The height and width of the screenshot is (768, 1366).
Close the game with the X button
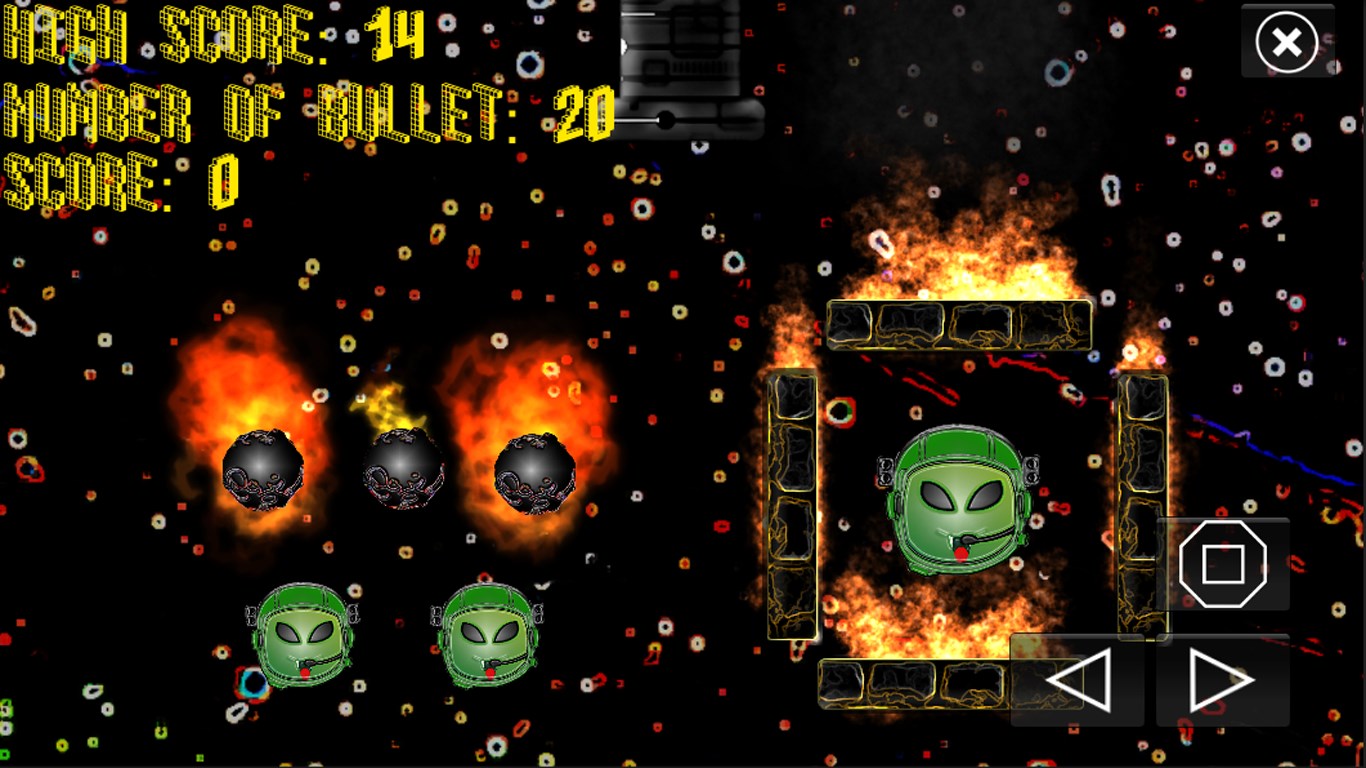(1287, 42)
